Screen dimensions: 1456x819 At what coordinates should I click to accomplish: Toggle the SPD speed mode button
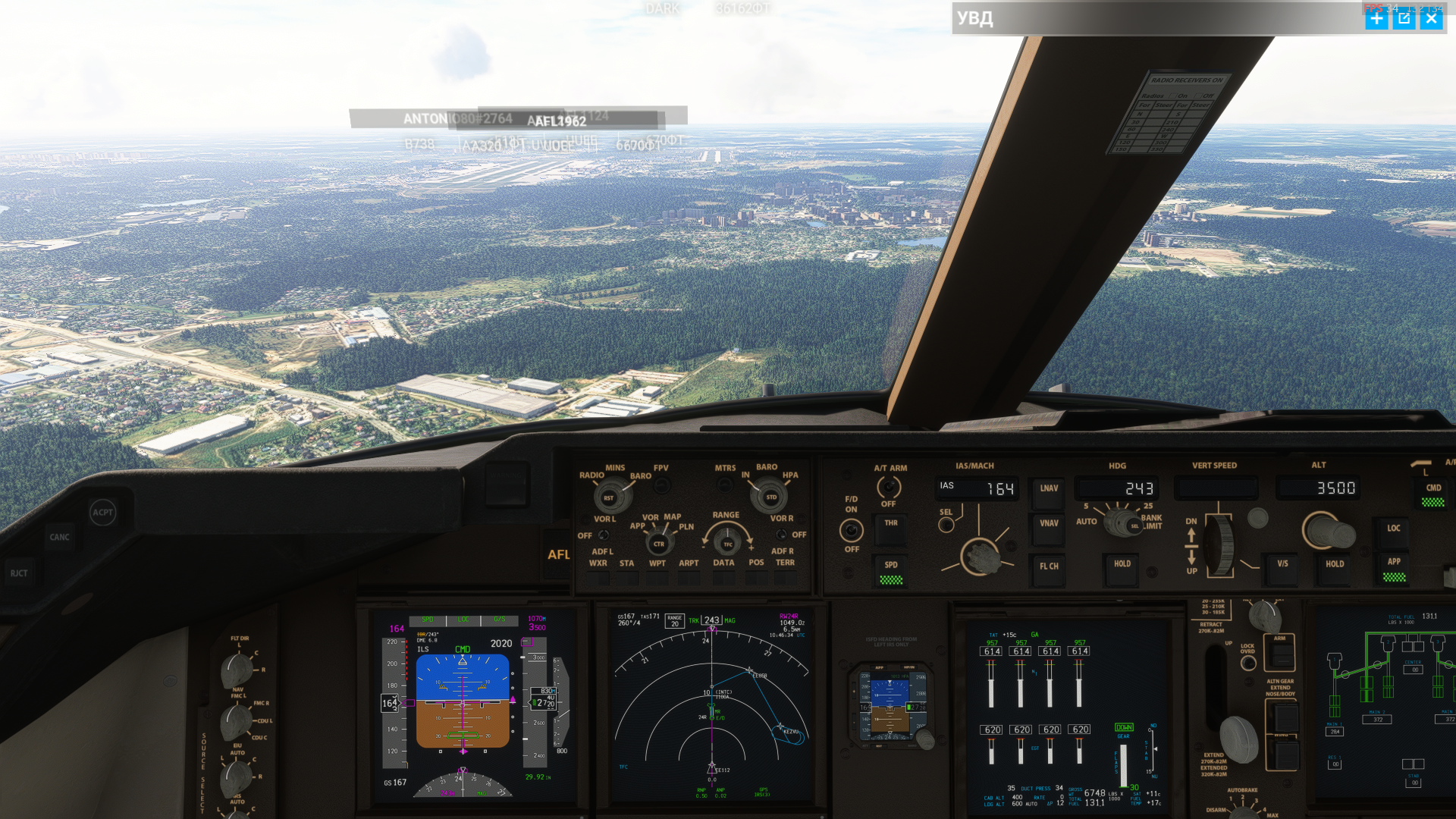[890, 567]
